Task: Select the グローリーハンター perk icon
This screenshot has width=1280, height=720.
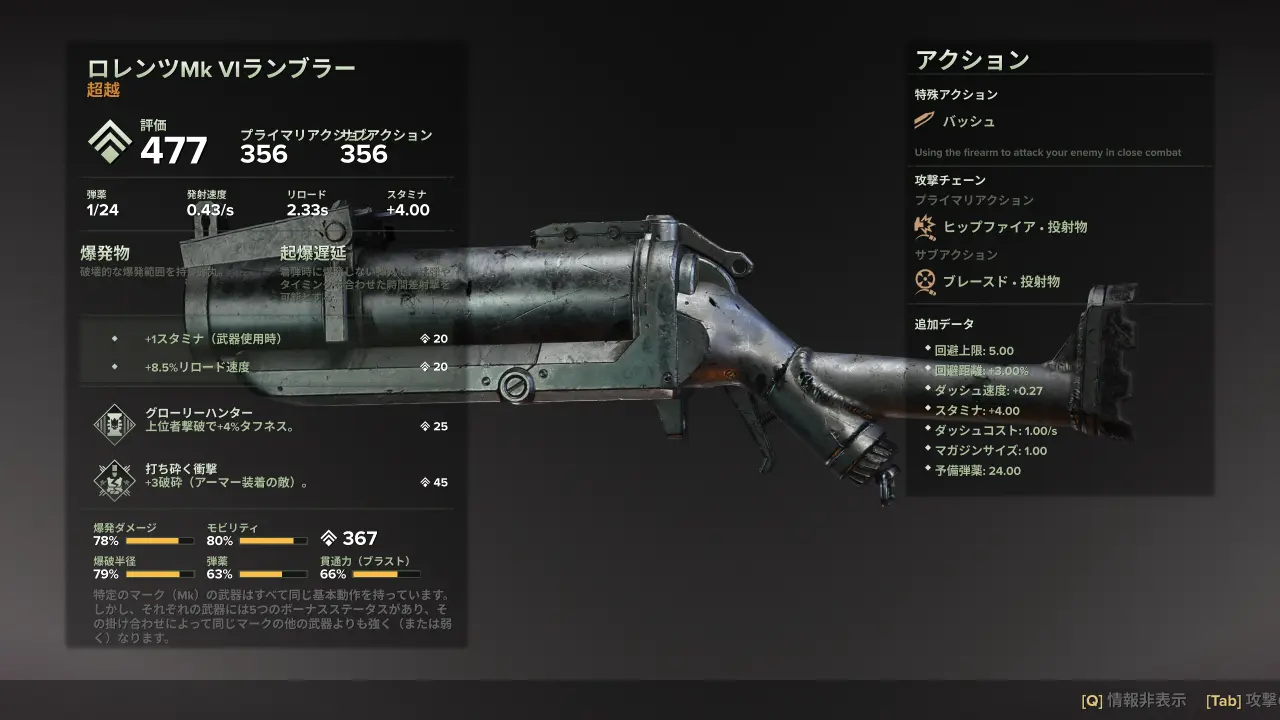Action: click(x=113, y=424)
